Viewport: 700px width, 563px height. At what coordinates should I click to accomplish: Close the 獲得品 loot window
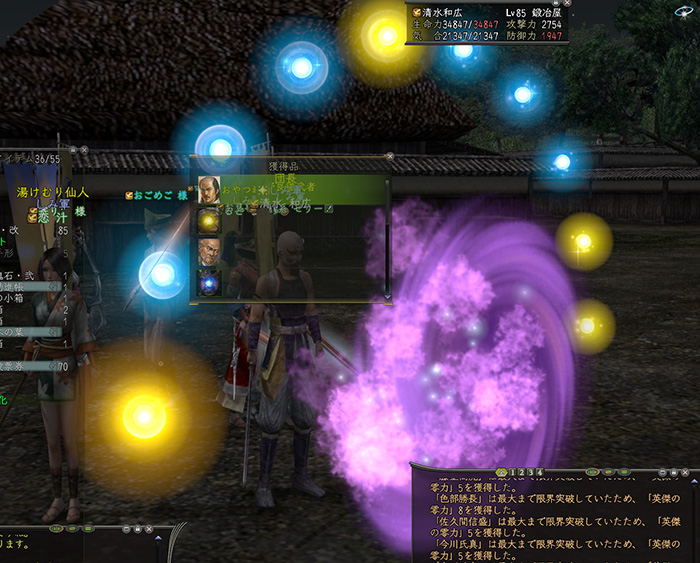(x=389, y=156)
